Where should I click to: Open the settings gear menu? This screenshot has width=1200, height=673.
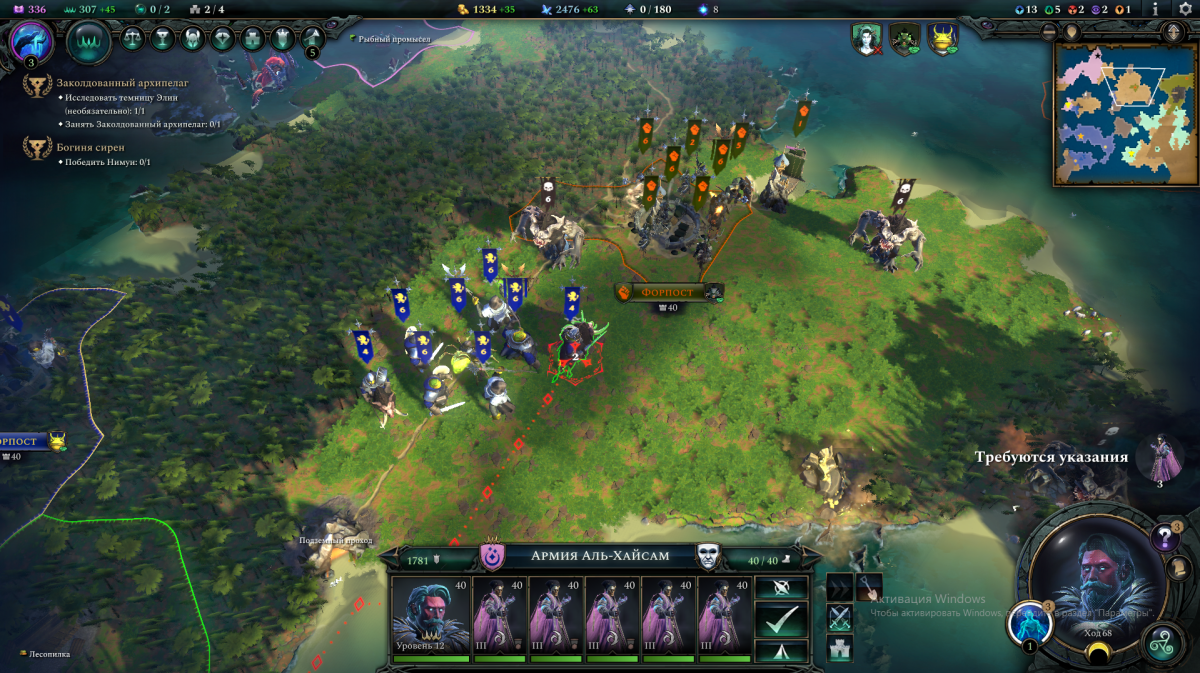[x=1185, y=9]
